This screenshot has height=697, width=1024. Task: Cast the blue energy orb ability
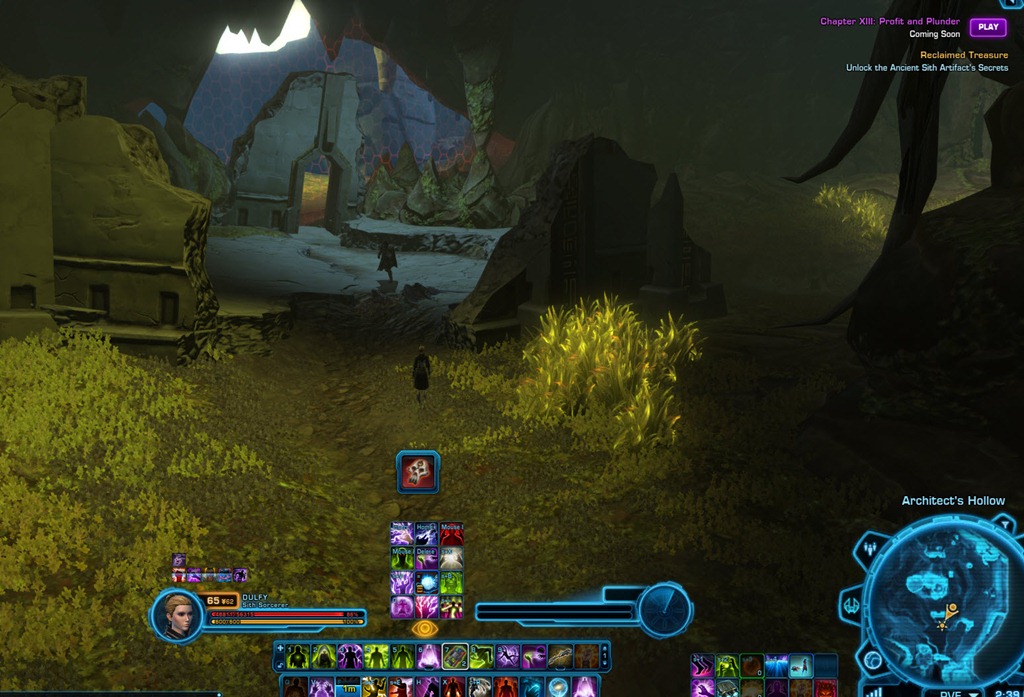(427, 582)
